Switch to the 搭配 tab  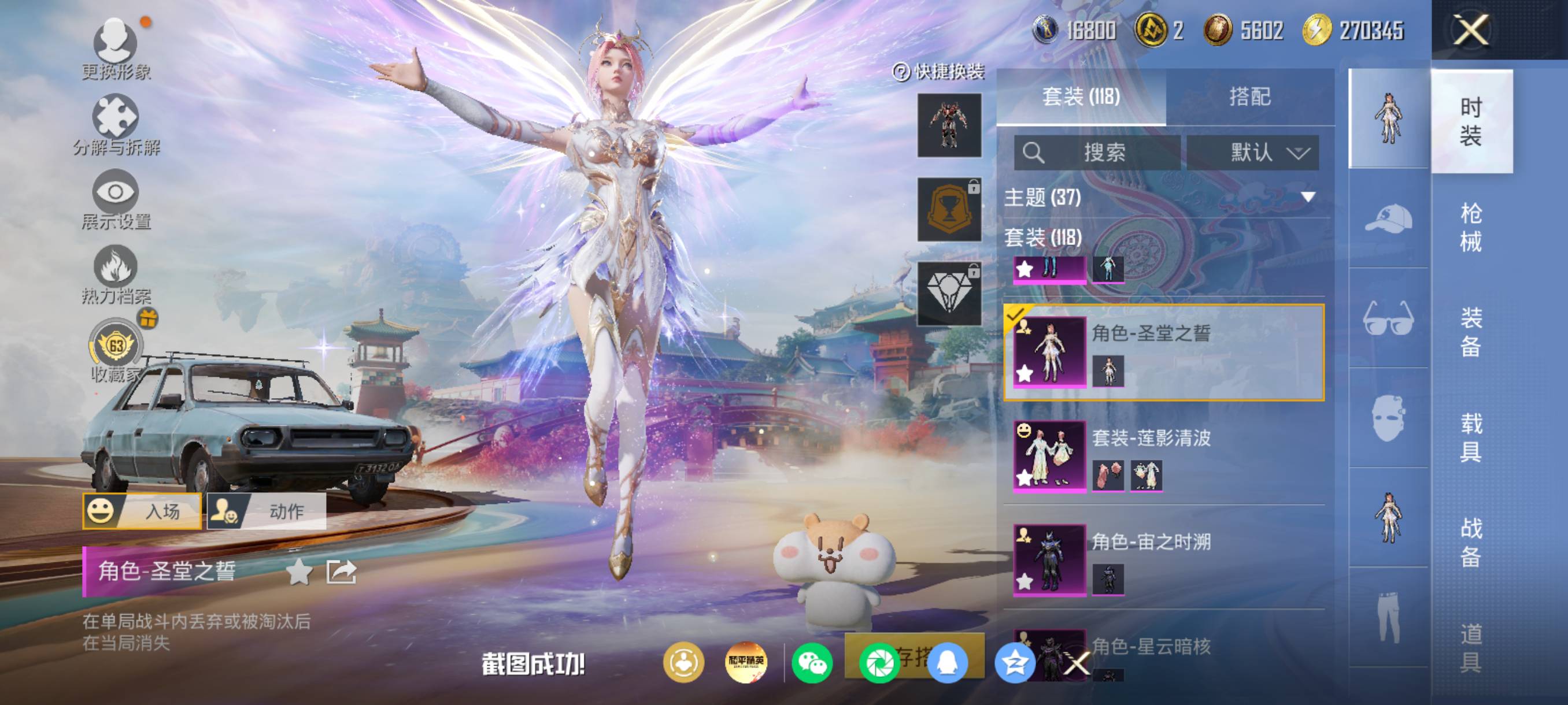(1249, 97)
